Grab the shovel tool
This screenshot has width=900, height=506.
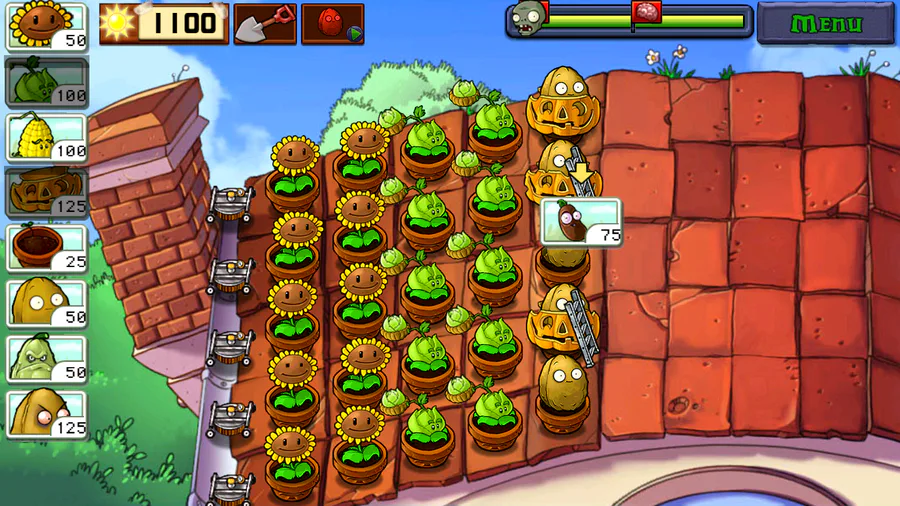pos(265,23)
